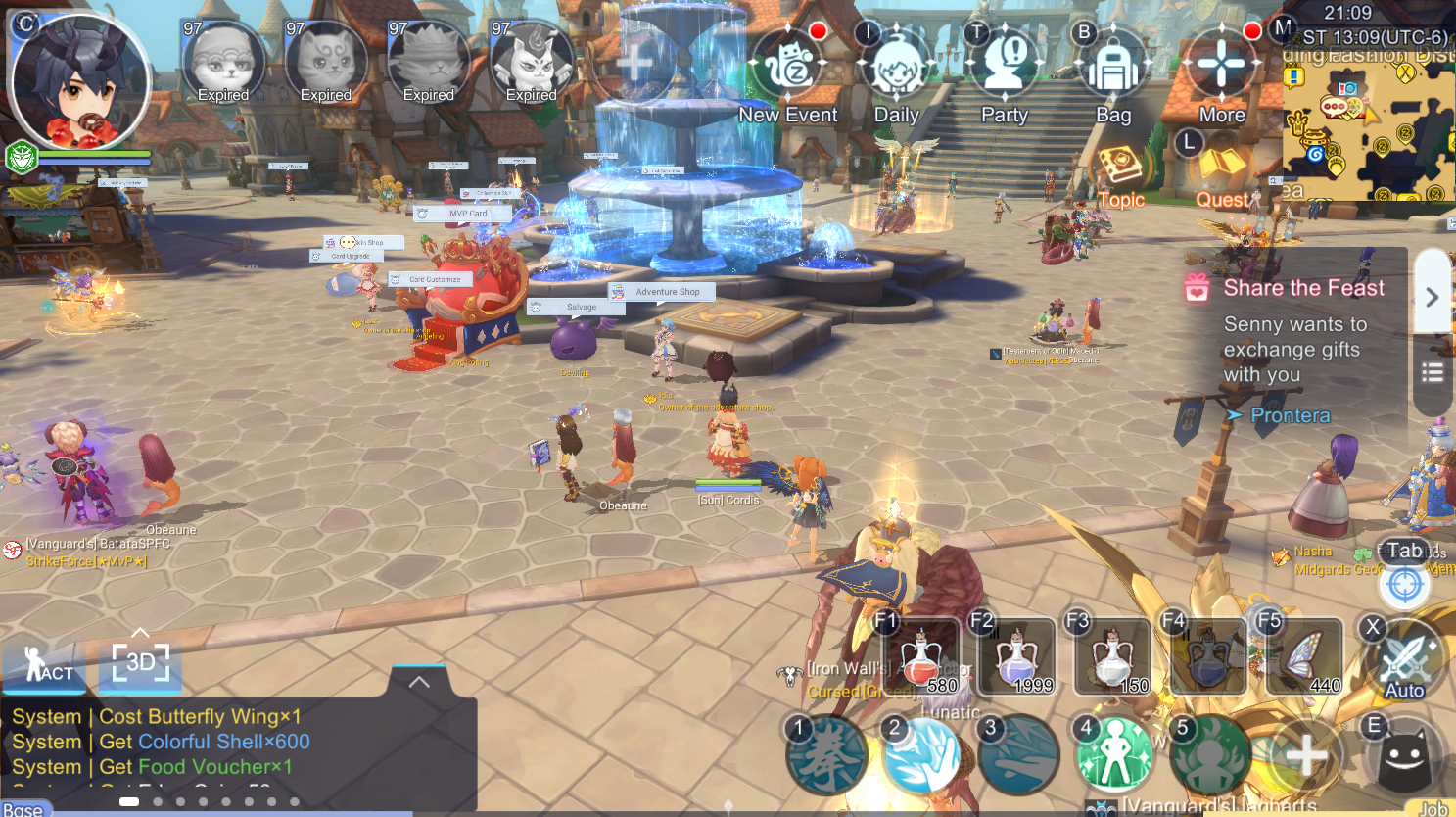
Task: Toggle the 3D camera view
Action: point(140,663)
